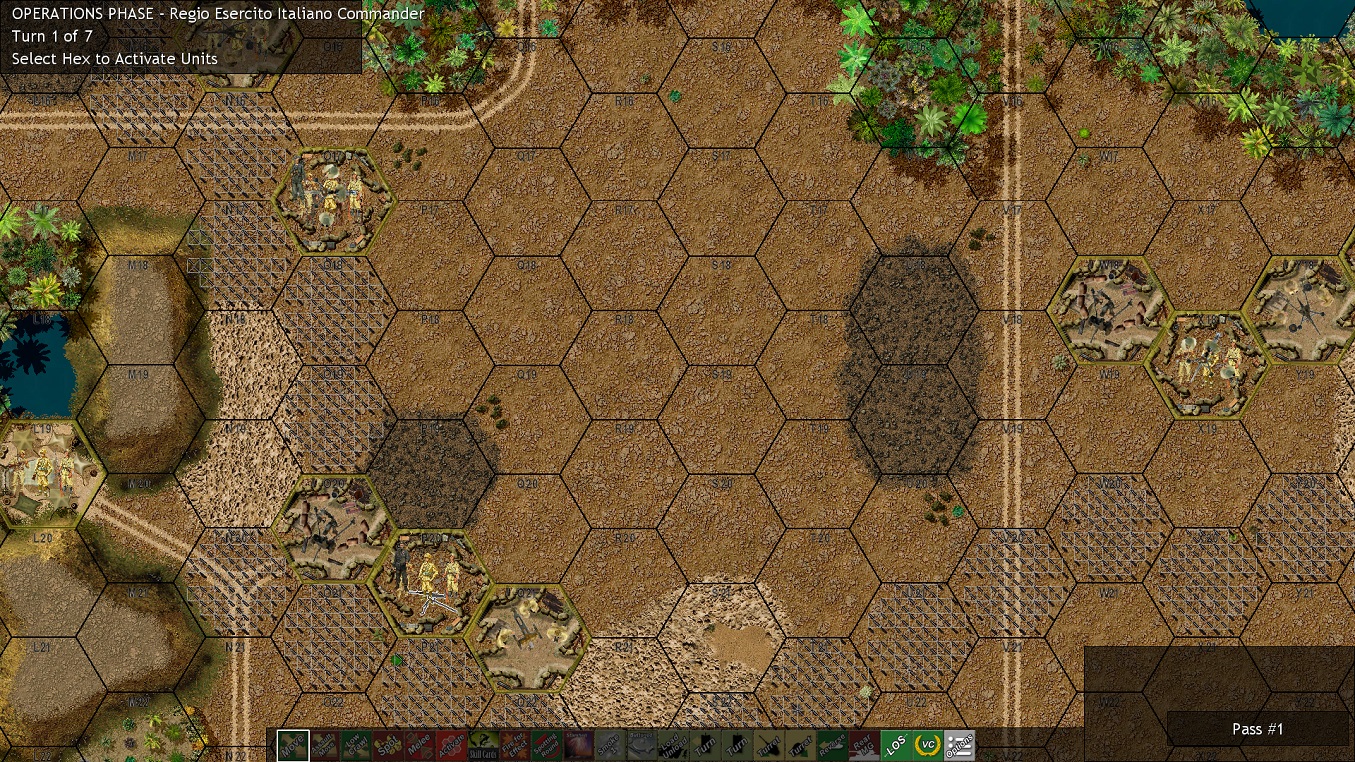This screenshot has width=1355, height=762.
Task: Select the Fire for Effect icon
Action: (516, 746)
